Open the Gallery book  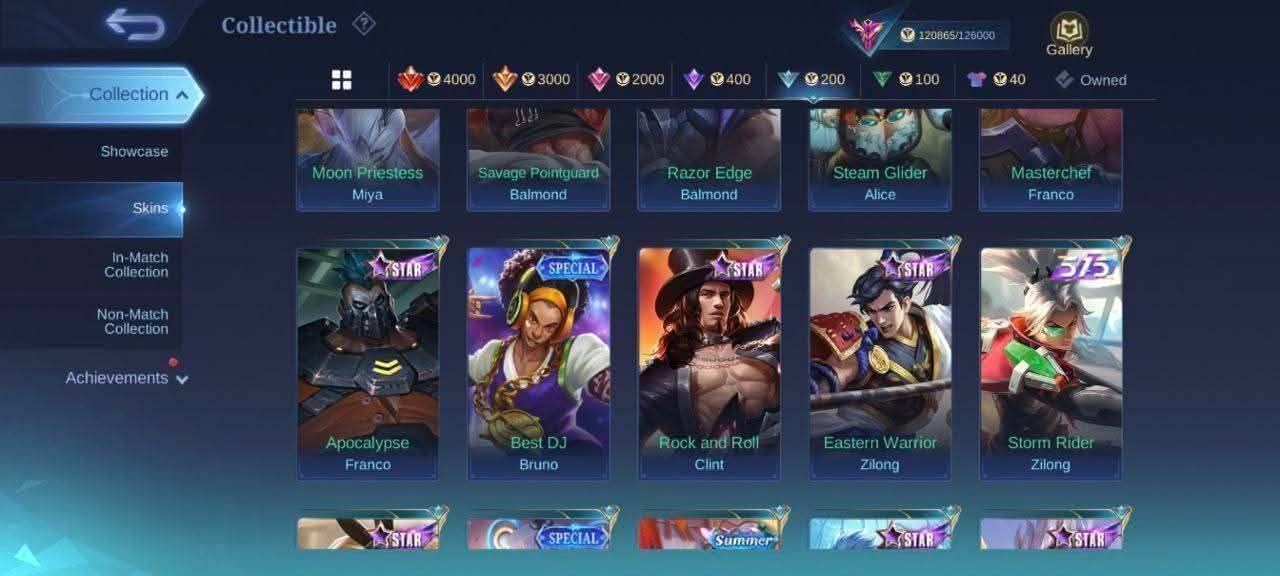pos(1069,35)
